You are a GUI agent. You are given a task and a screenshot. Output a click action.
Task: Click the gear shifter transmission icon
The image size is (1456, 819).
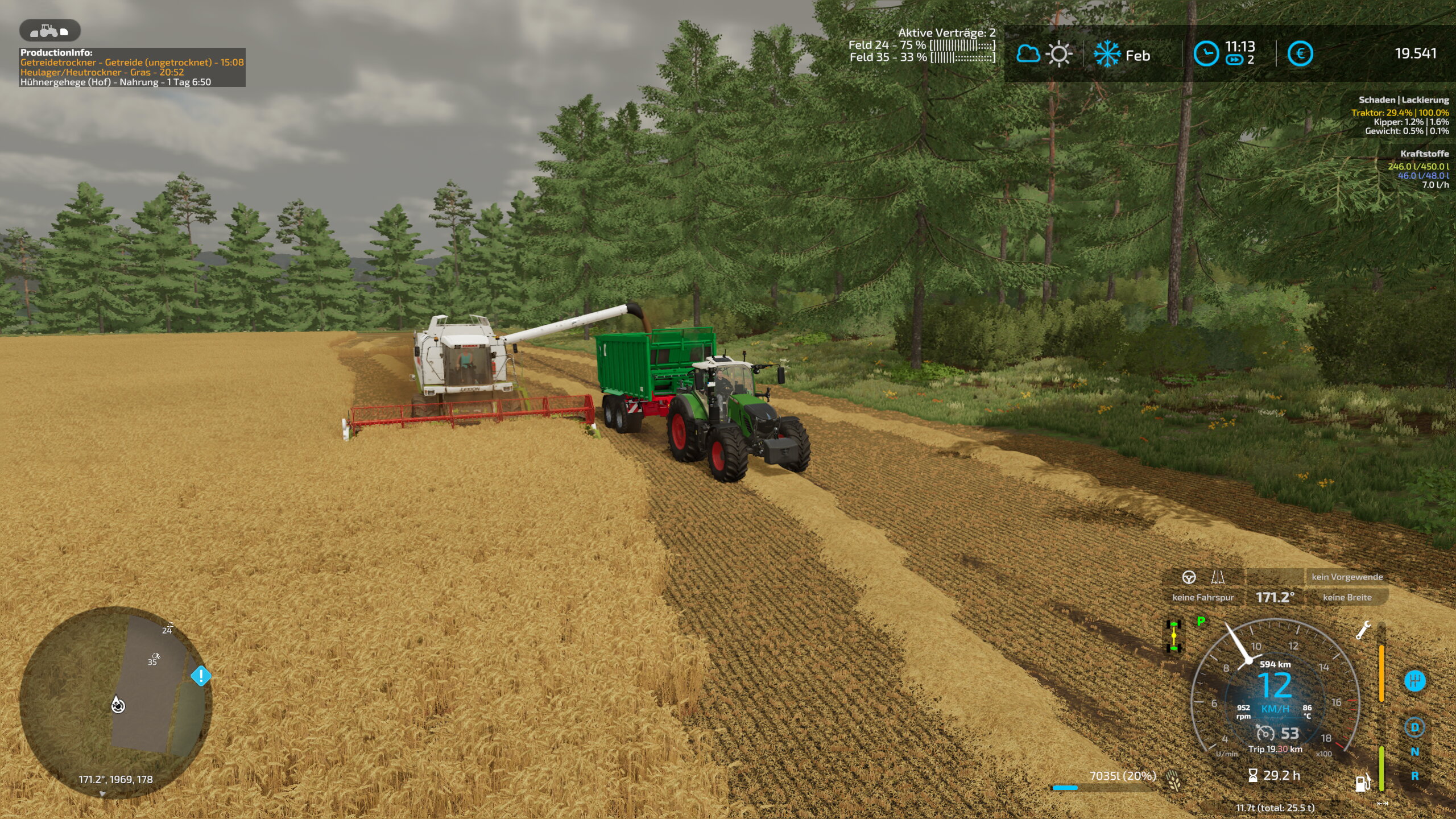[x=1414, y=681]
